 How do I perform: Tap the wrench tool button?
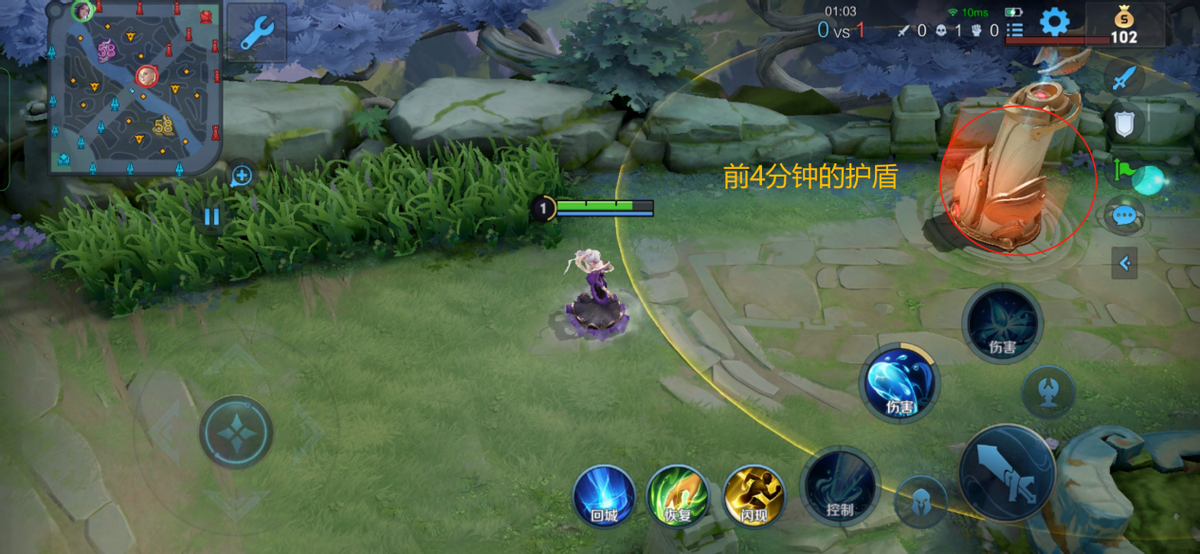click(257, 33)
